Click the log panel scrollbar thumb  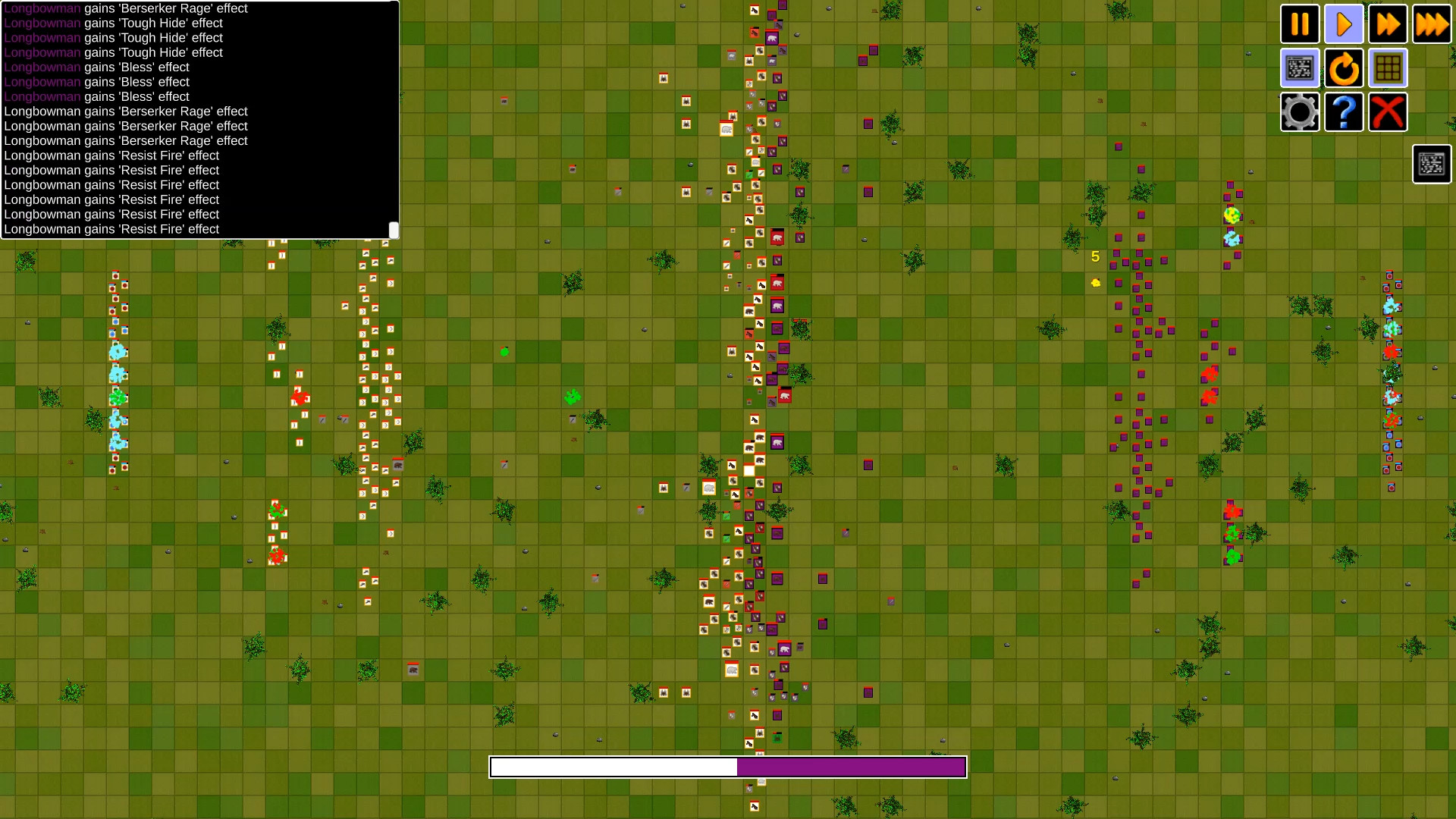coord(394,228)
